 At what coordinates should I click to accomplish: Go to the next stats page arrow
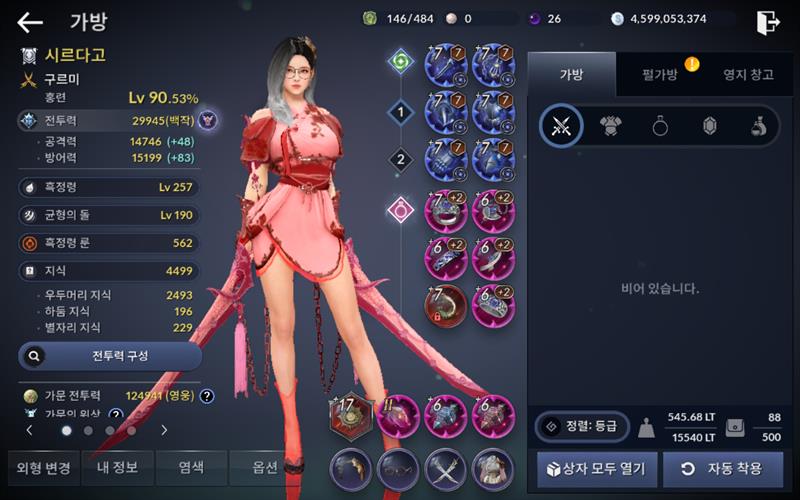[164, 430]
